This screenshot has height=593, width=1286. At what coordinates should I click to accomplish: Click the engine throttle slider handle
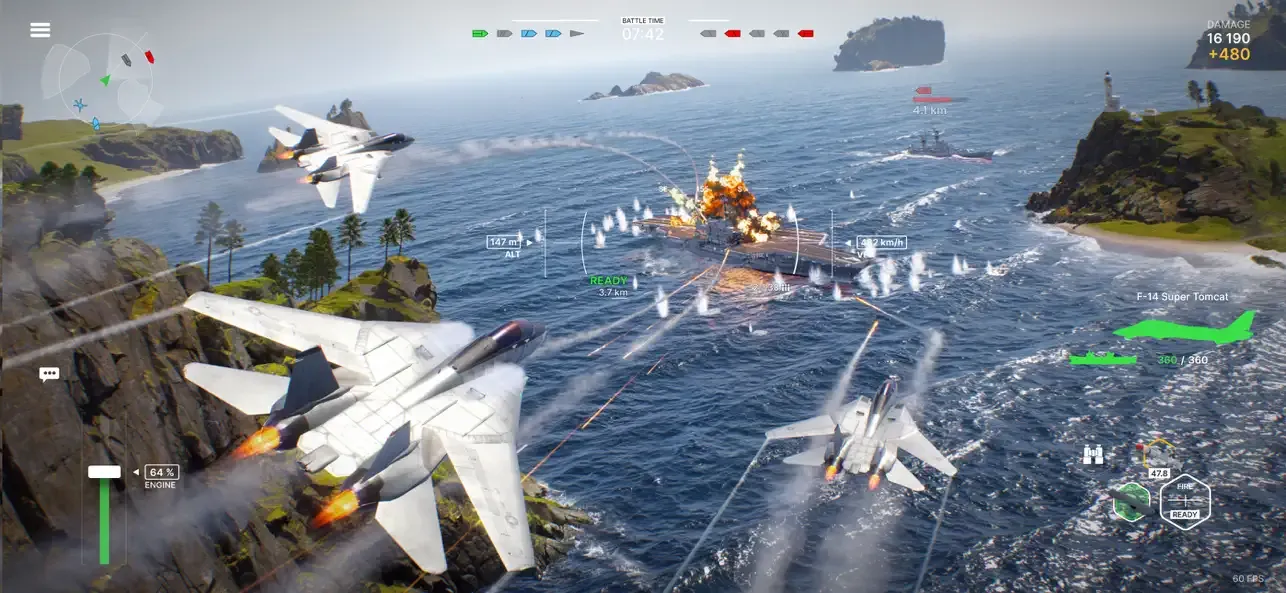tap(104, 472)
